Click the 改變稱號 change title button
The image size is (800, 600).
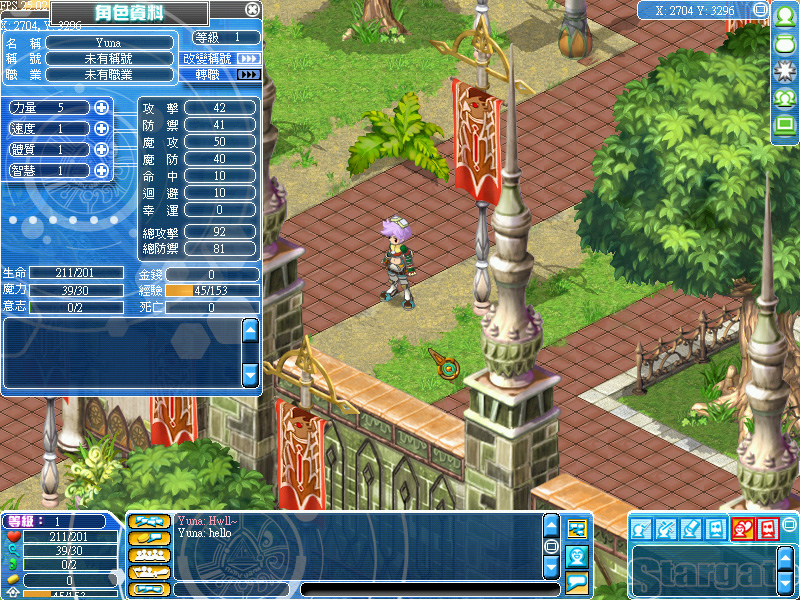click(221, 59)
